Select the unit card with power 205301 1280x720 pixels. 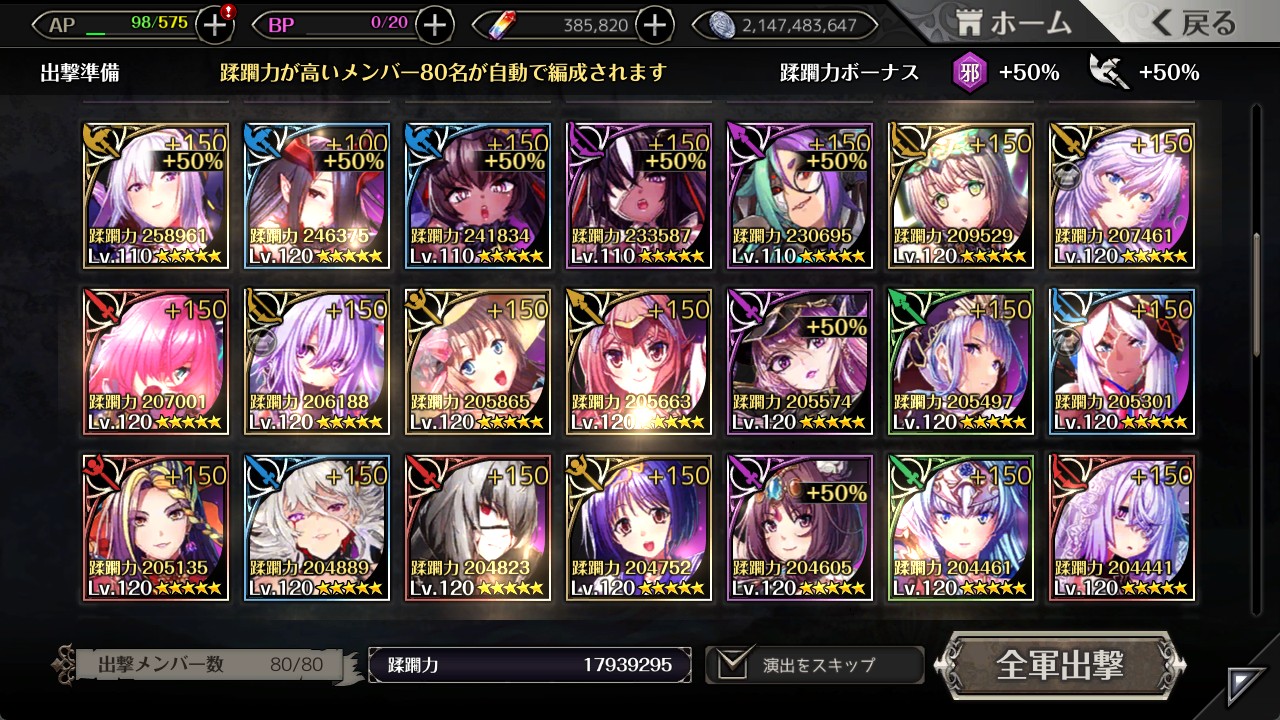[1122, 362]
